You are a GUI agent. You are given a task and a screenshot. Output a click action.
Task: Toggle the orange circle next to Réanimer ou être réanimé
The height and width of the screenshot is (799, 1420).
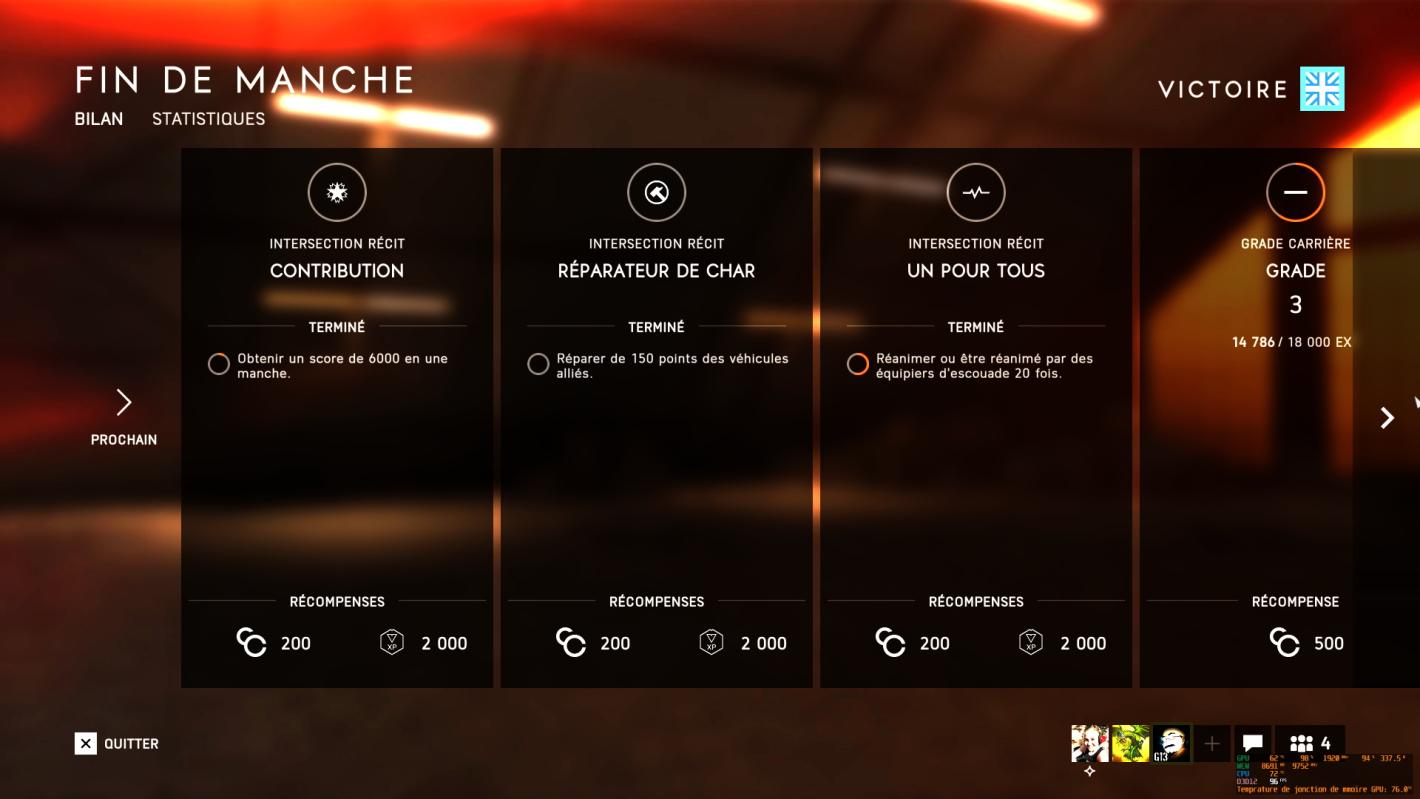coord(857,363)
